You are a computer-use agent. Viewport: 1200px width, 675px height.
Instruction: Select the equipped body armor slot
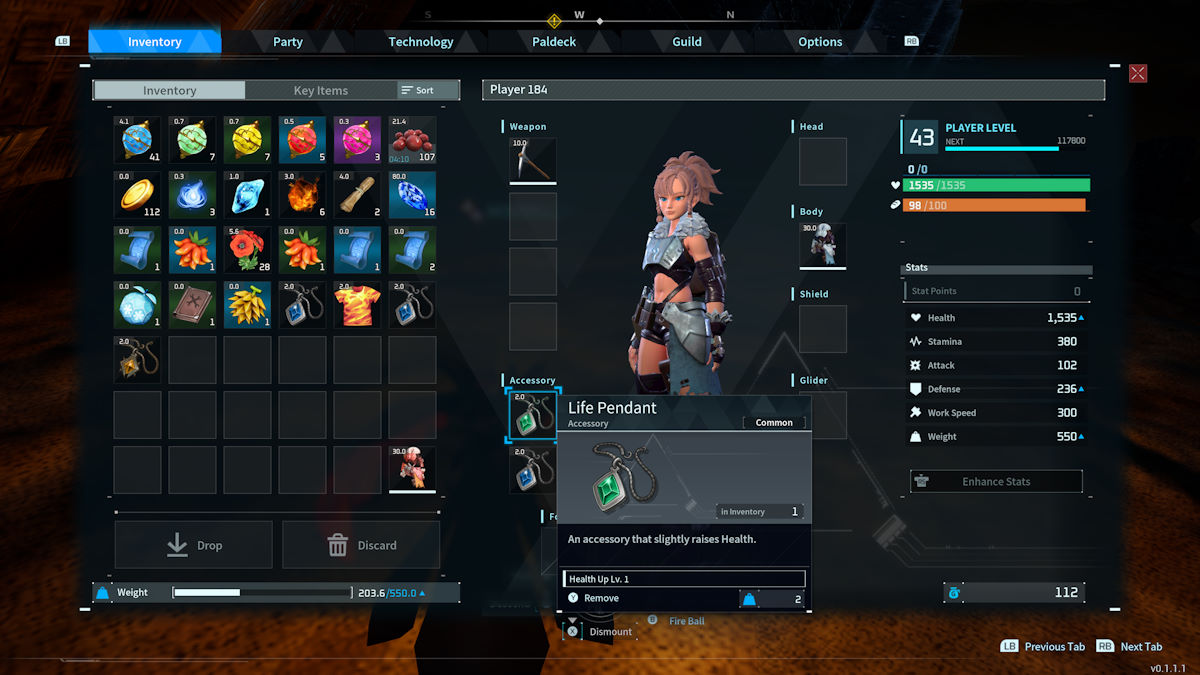[823, 246]
